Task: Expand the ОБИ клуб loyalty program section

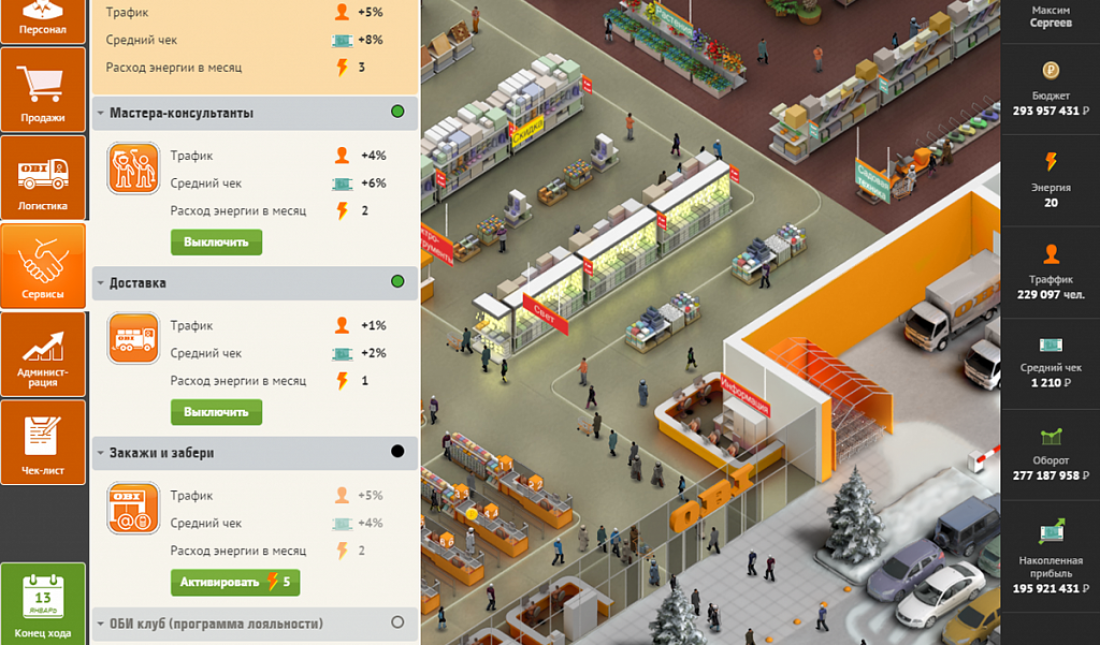Action: point(216,624)
